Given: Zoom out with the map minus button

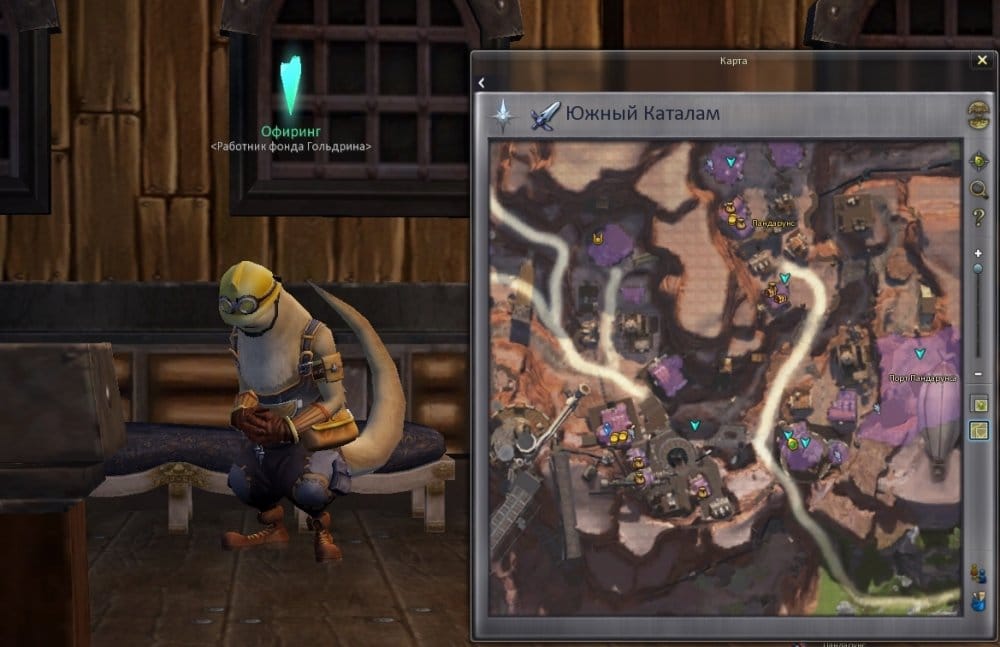Looking at the screenshot, I should pyautogui.click(x=978, y=374).
